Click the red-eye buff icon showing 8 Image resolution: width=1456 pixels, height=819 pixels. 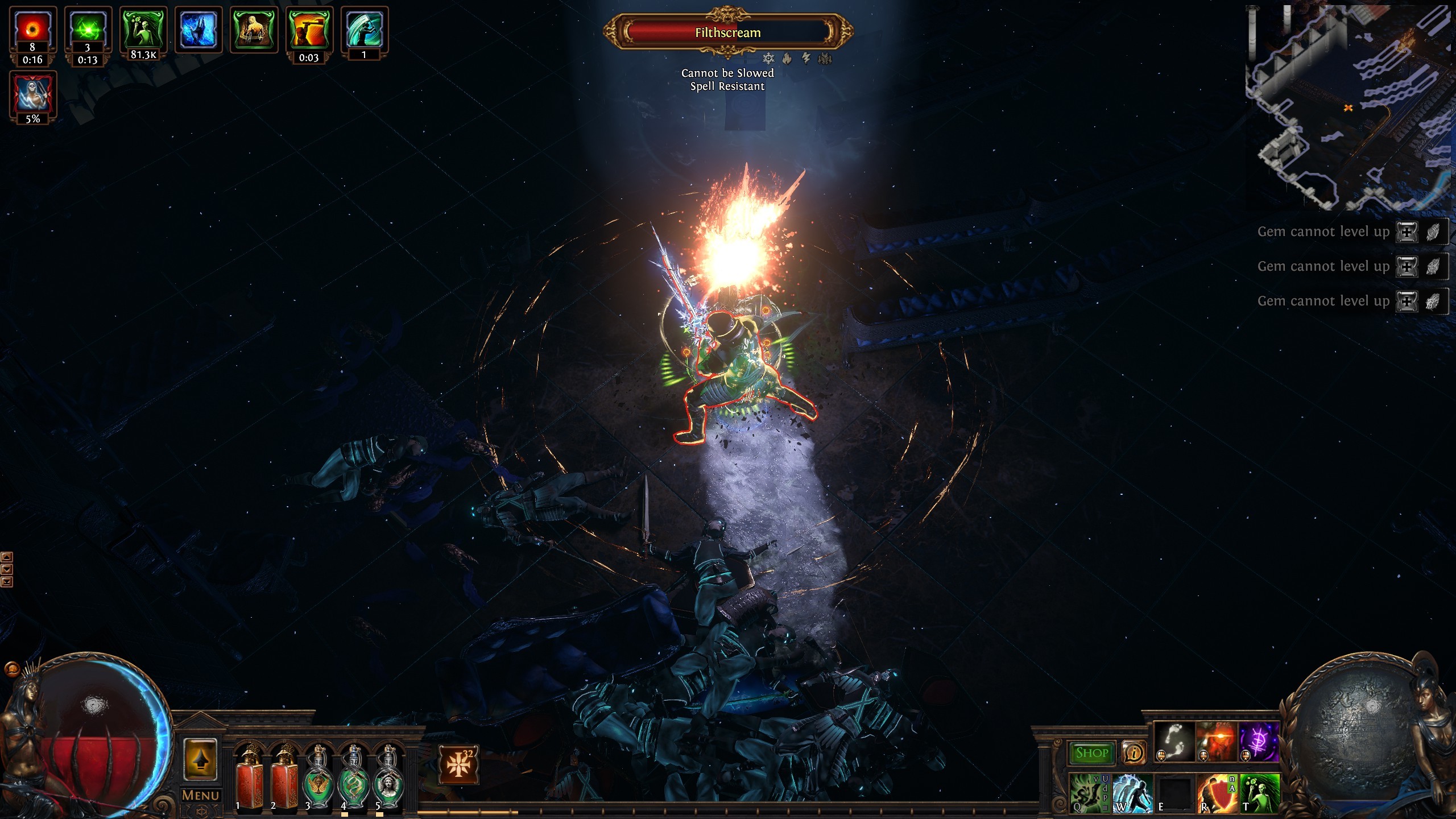click(32, 30)
